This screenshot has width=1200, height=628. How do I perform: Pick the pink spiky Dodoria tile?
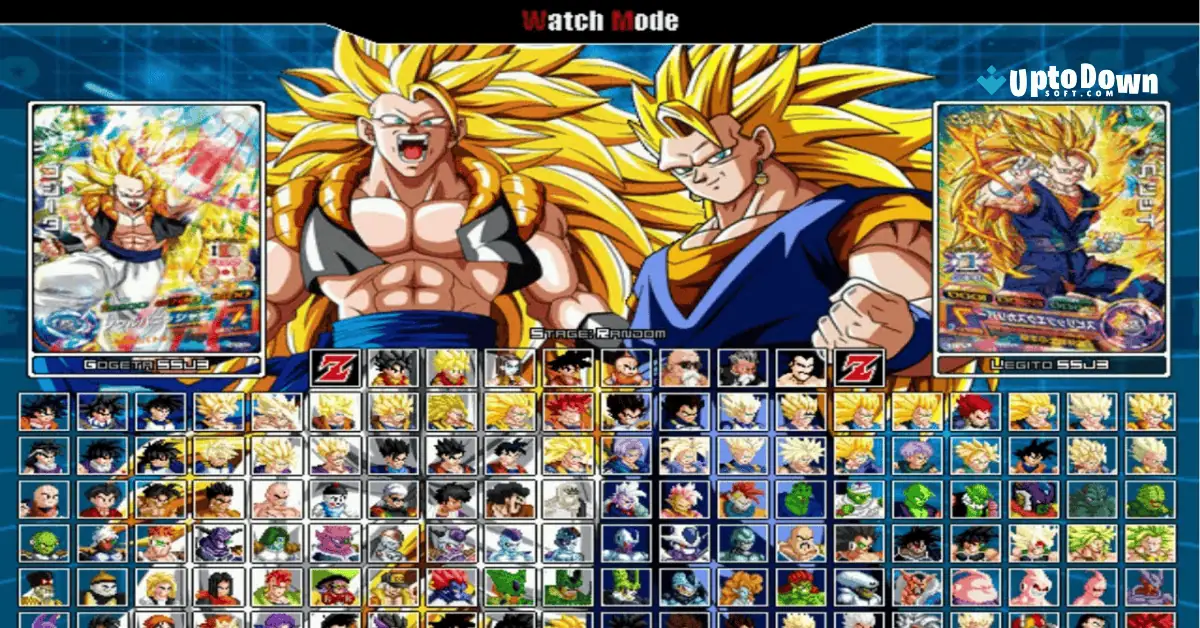point(334,542)
